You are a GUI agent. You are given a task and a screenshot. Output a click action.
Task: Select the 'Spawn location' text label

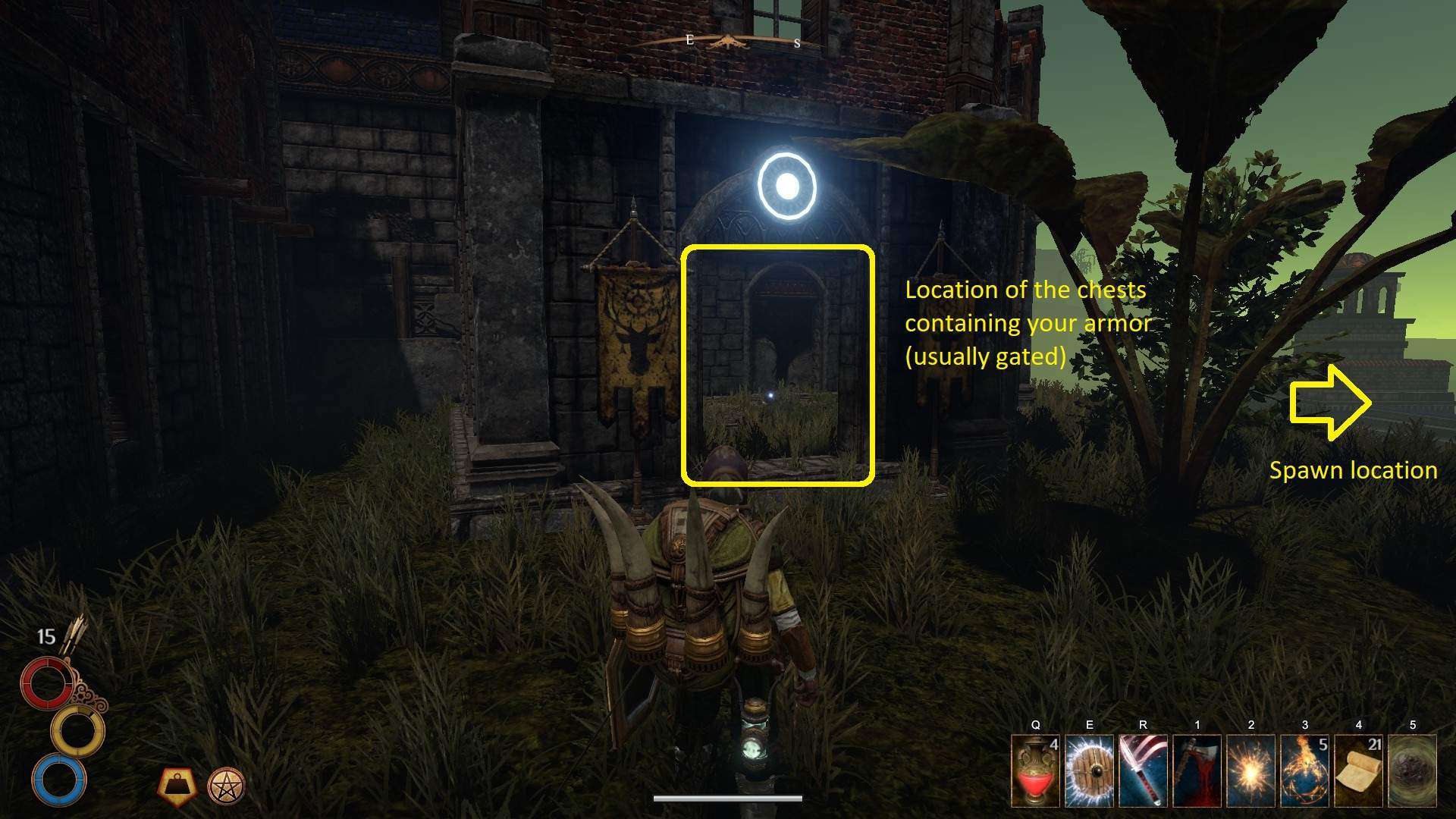pos(1353,470)
